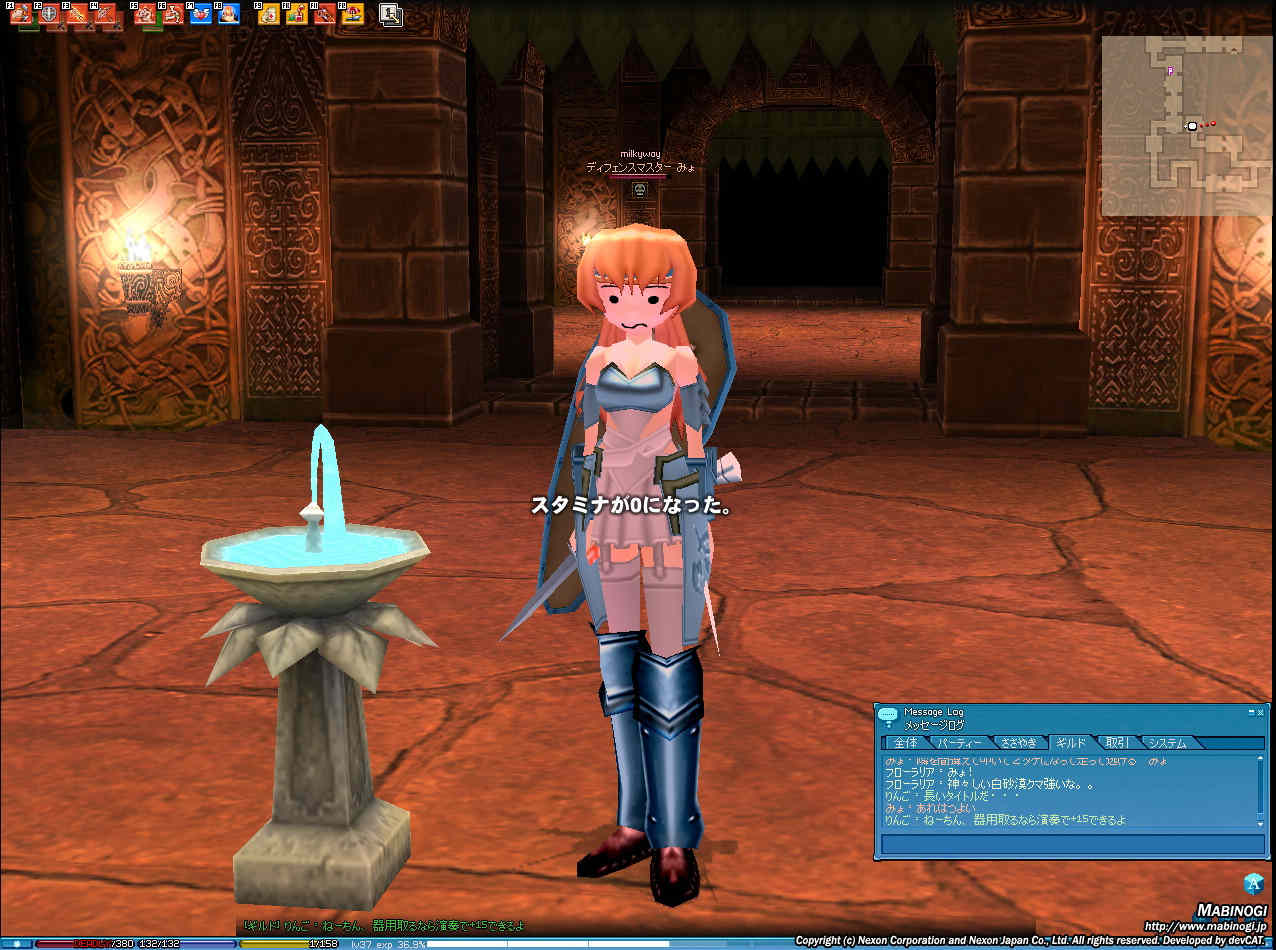
Task: Use the F7 winged heart skill
Action: coord(201,15)
